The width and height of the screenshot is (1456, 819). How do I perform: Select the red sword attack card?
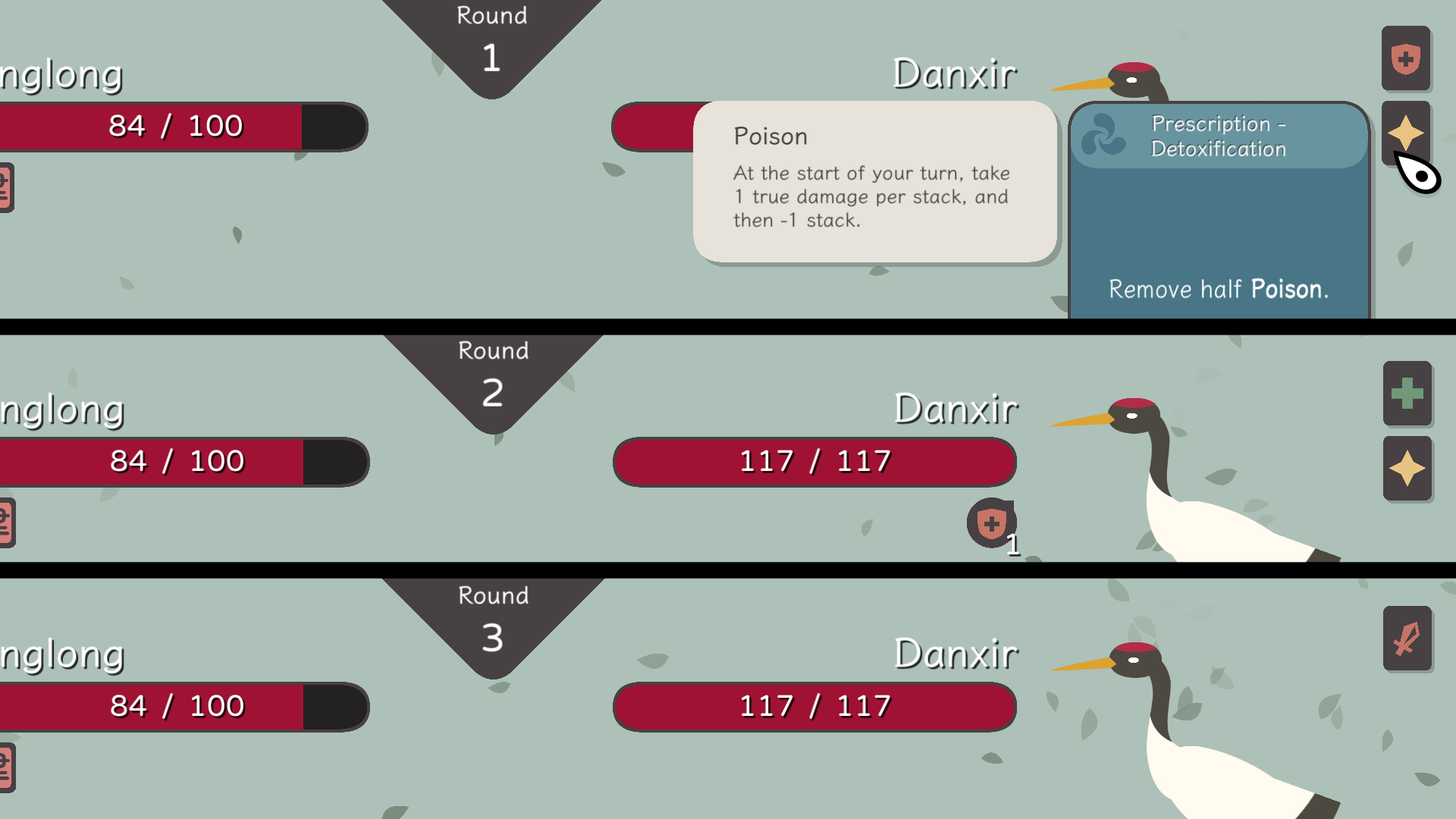(1407, 639)
